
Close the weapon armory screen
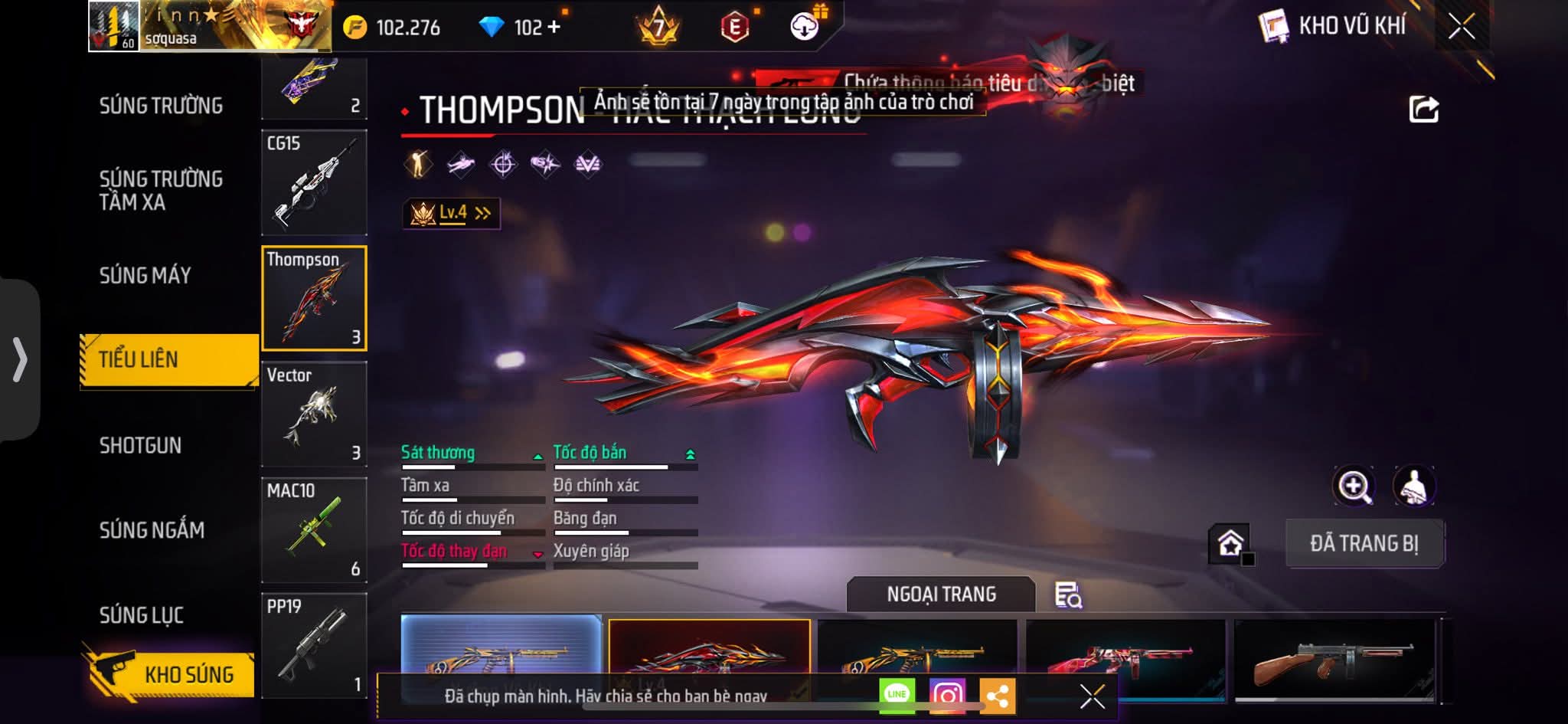(1461, 27)
